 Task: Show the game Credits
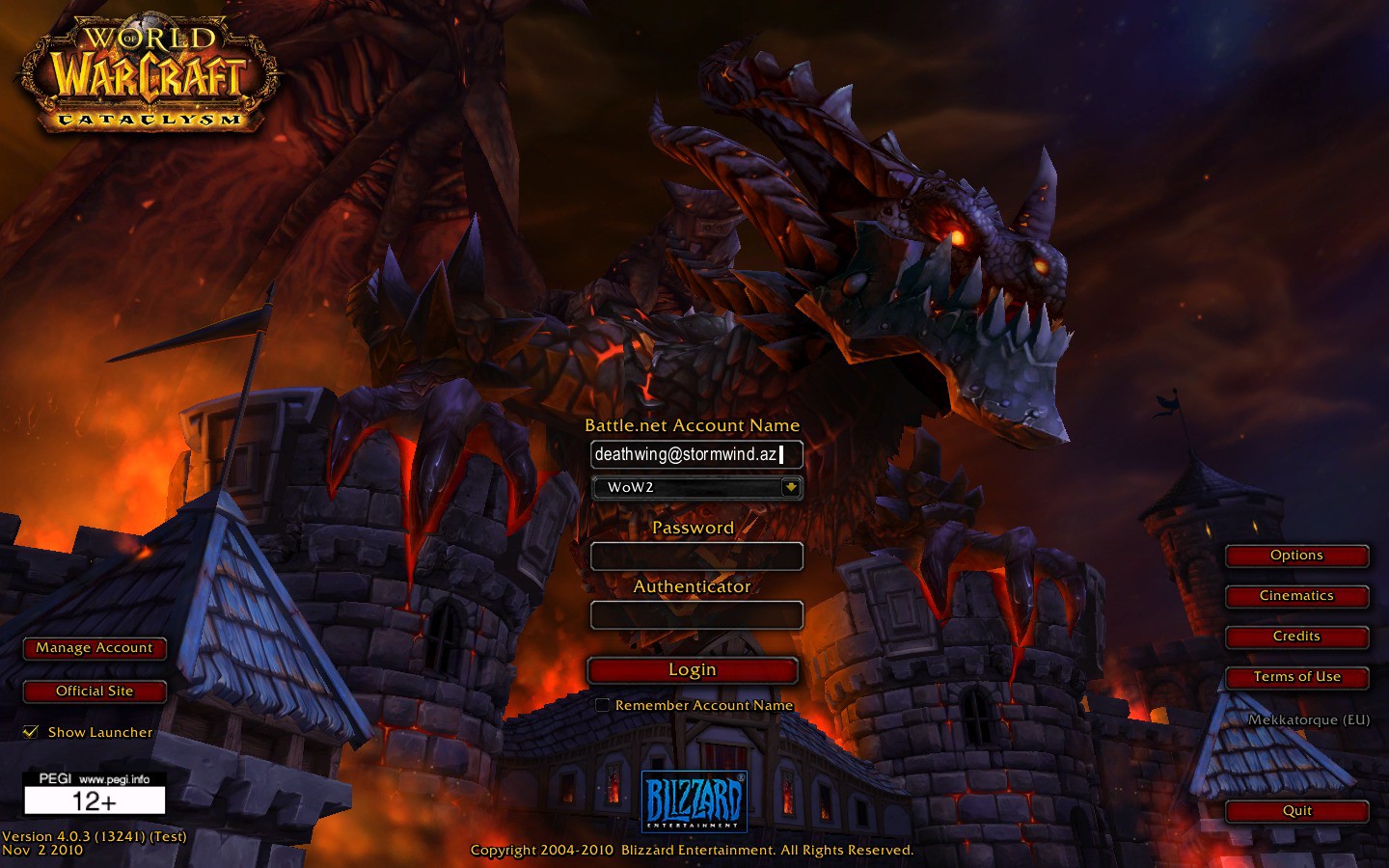[1296, 637]
